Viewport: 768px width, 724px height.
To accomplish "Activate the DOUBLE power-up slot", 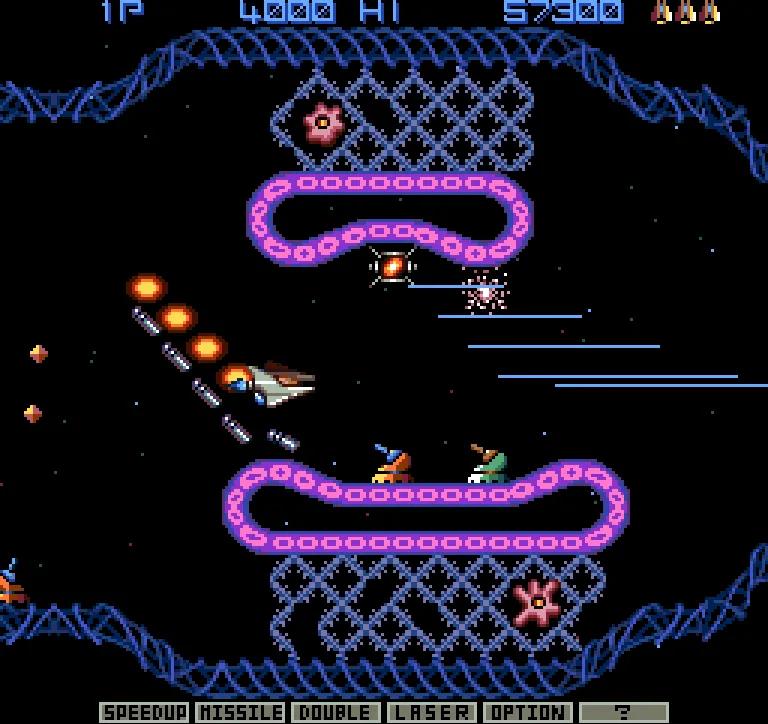I will tap(336, 712).
